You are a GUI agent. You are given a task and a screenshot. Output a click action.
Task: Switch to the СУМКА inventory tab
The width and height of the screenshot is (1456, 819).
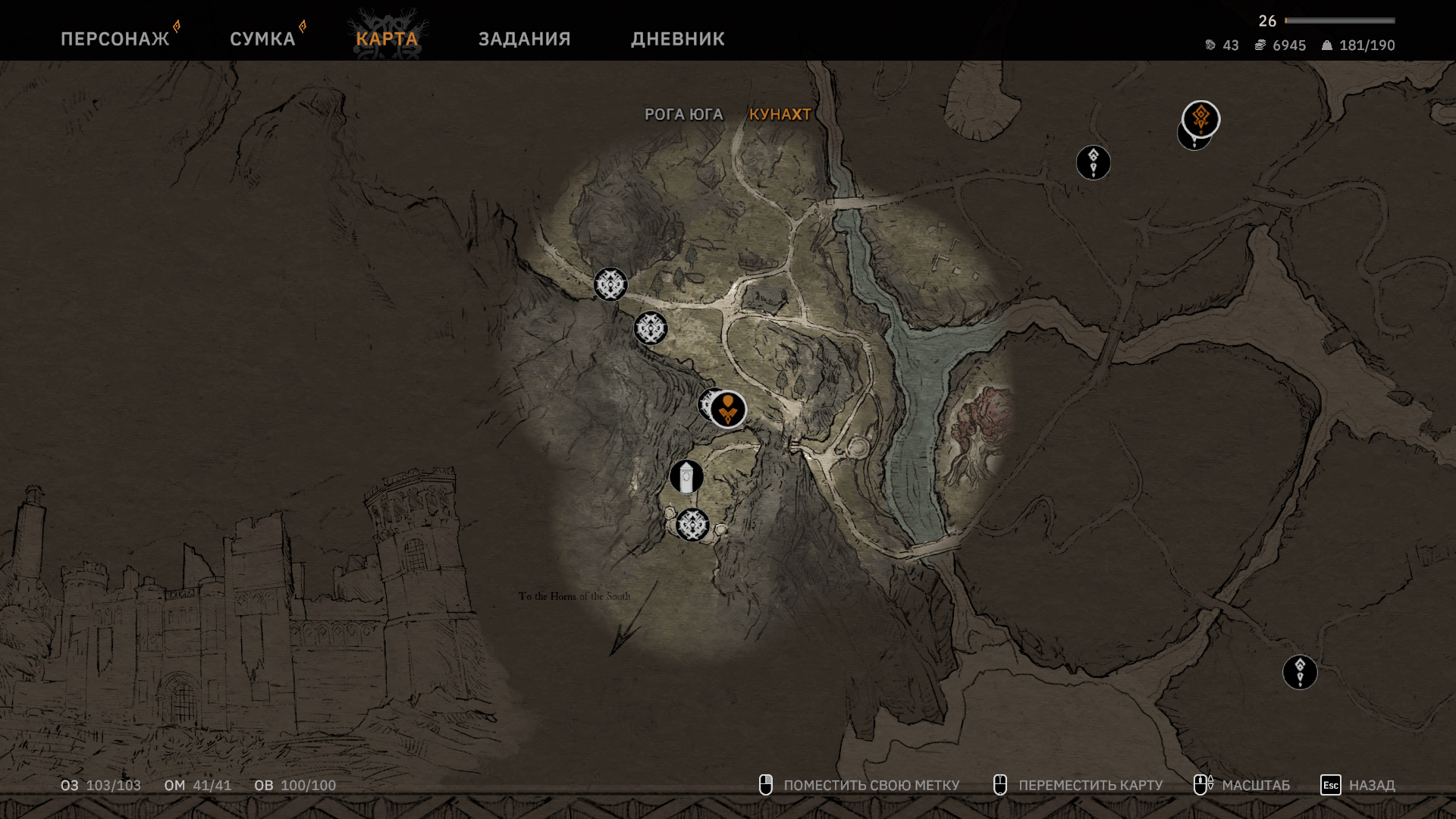[262, 39]
